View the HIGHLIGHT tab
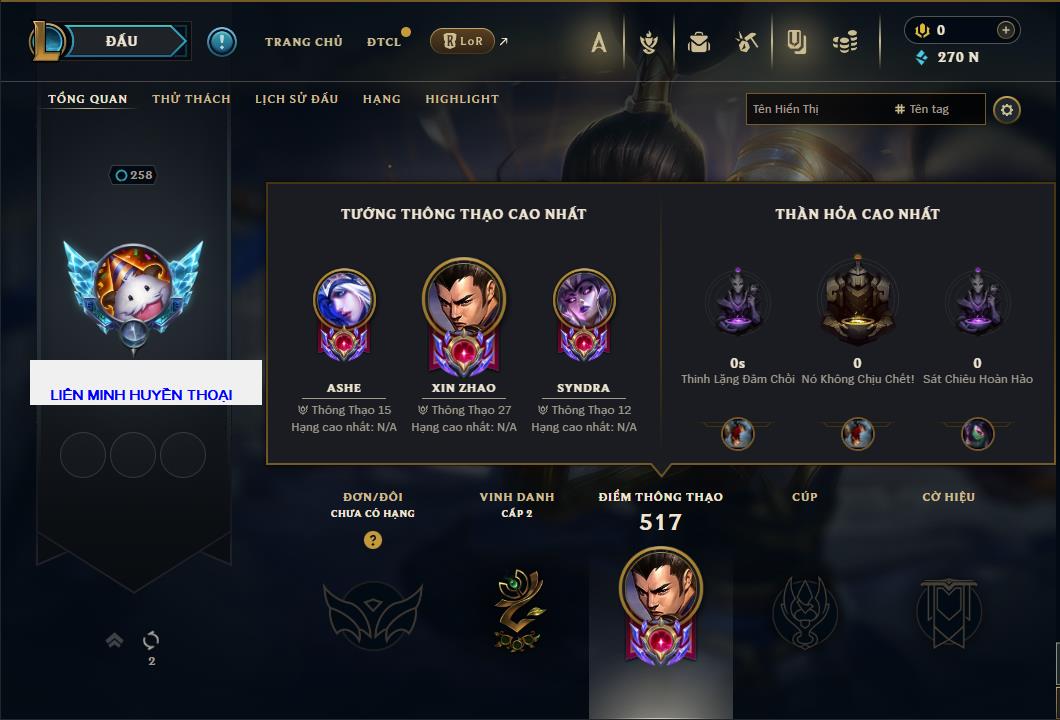The image size is (1060, 720). (461, 99)
